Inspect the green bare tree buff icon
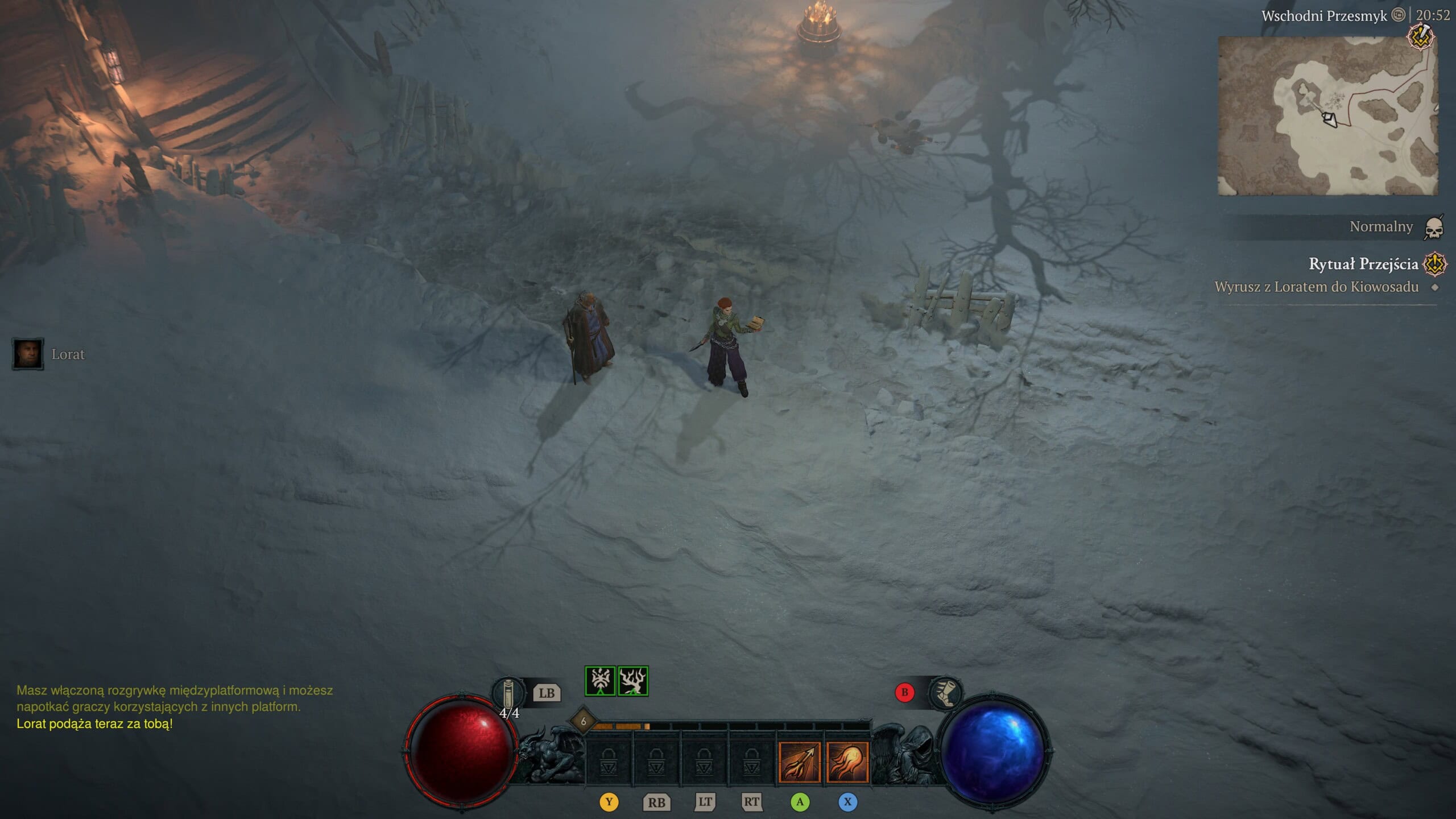Viewport: 1456px width, 819px height. pyautogui.click(x=633, y=681)
